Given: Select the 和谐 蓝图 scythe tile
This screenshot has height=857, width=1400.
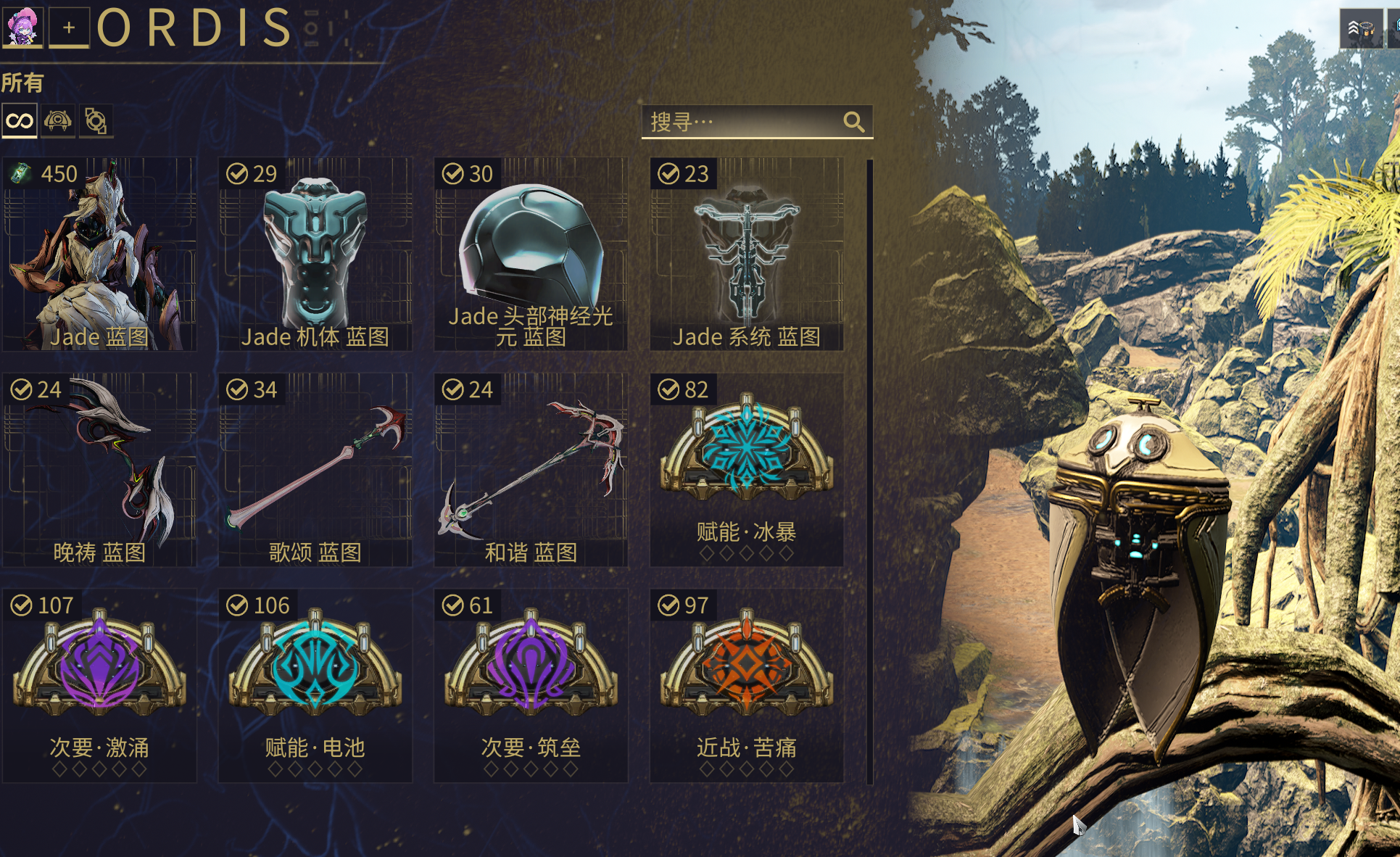Looking at the screenshot, I should pos(531,470).
